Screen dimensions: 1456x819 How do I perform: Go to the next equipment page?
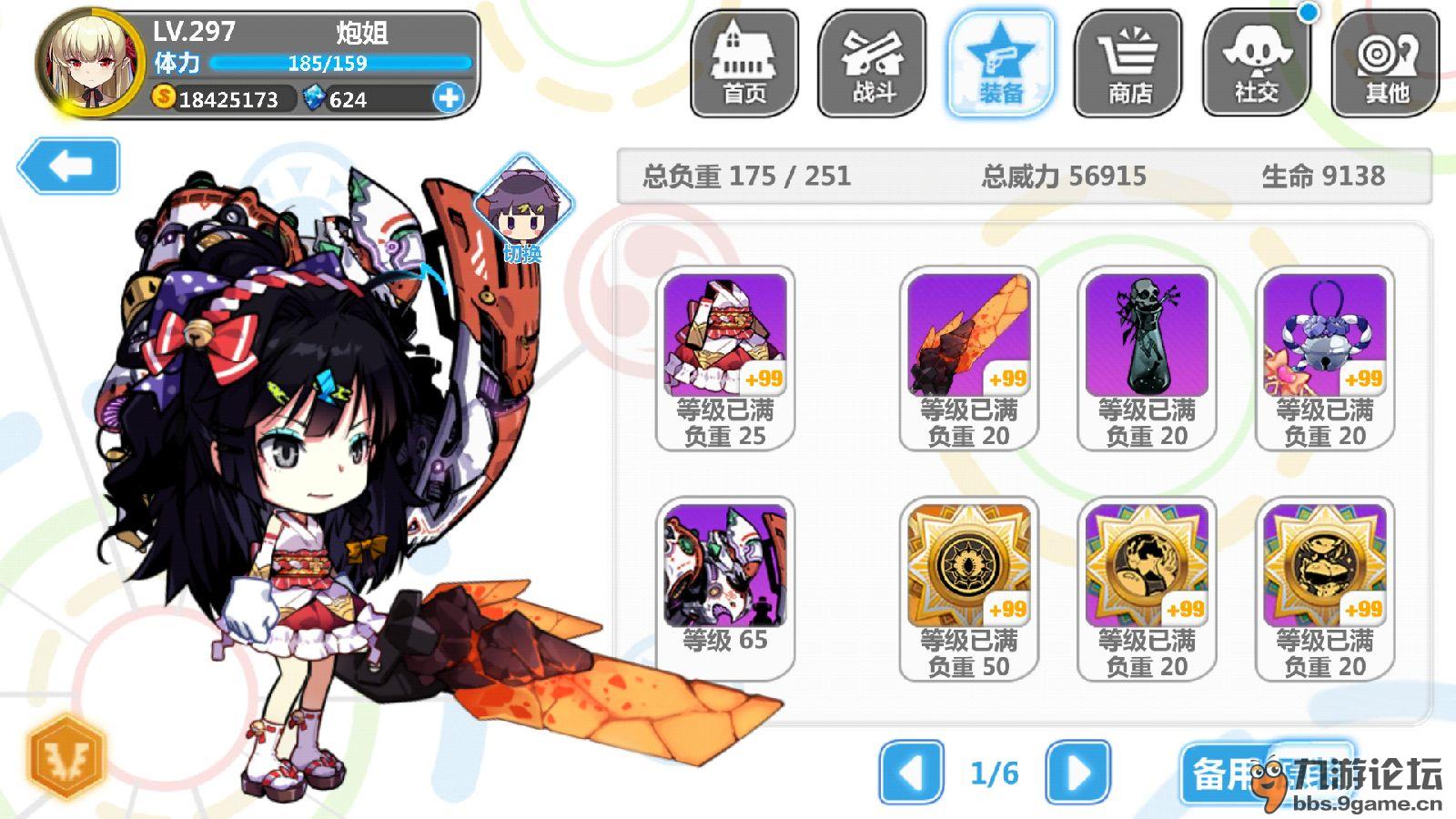[1078, 773]
